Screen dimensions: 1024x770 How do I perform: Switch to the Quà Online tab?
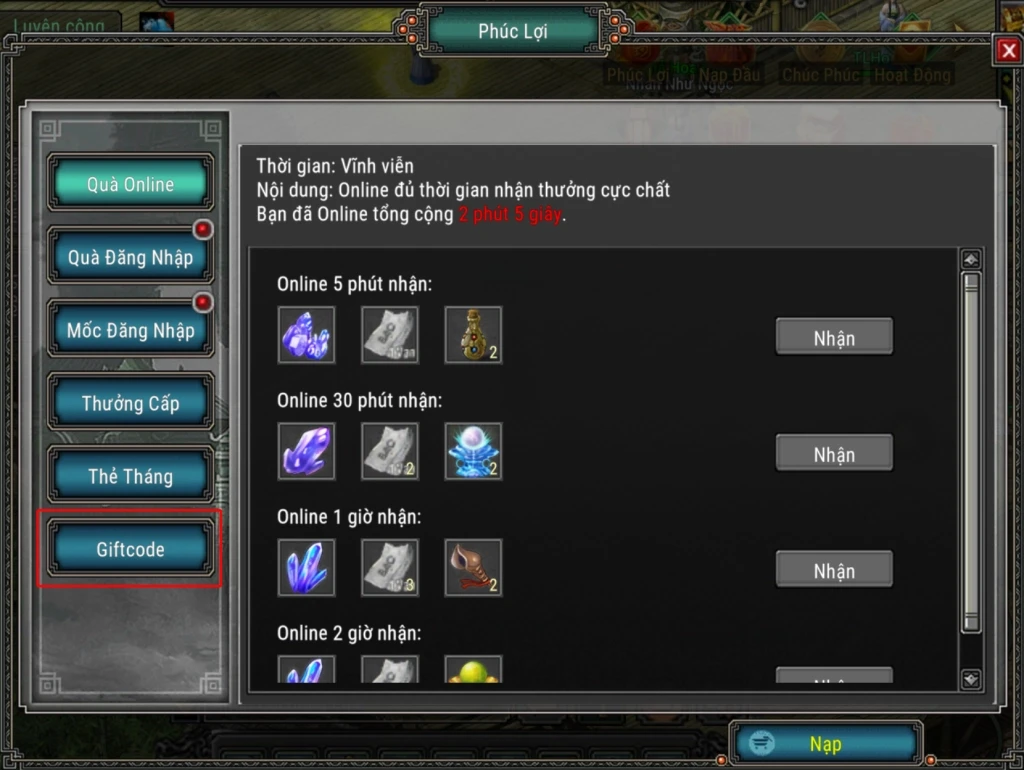click(130, 184)
